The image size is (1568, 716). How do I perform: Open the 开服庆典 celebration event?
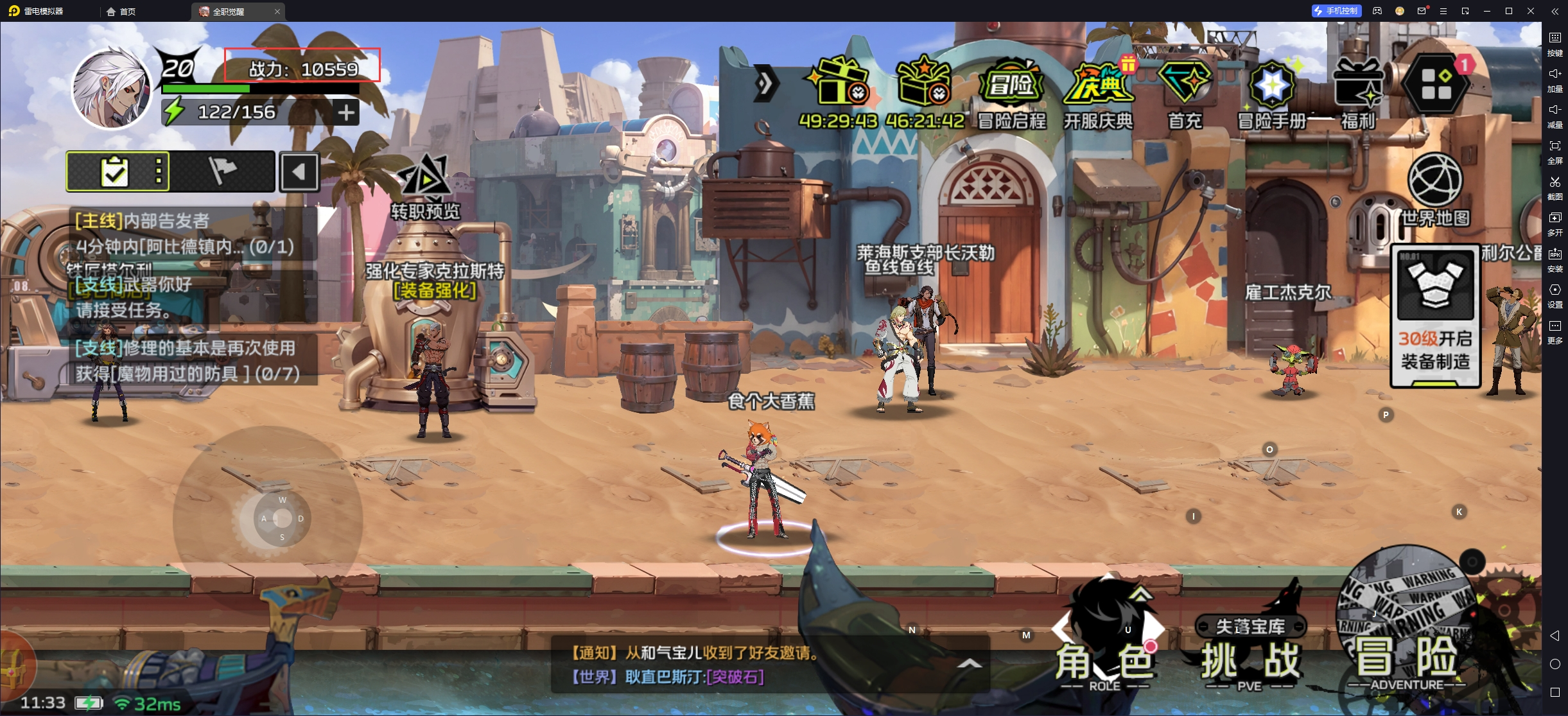click(x=1098, y=93)
